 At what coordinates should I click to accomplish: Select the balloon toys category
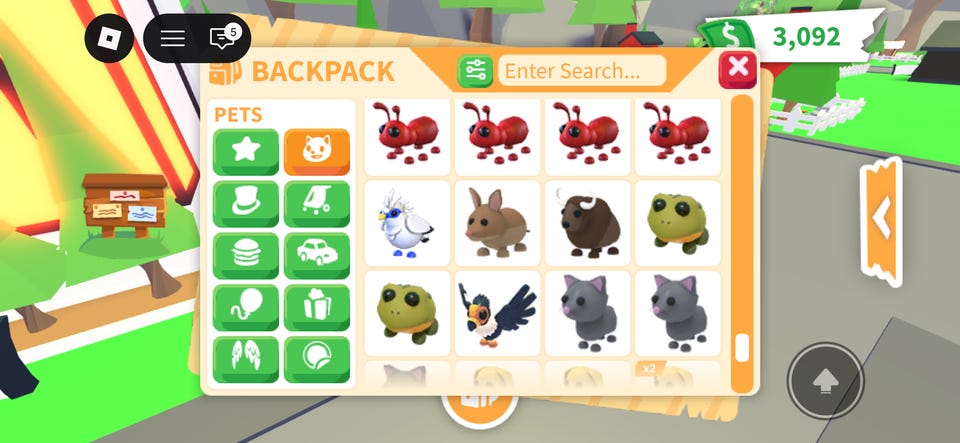[x=246, y=308]
